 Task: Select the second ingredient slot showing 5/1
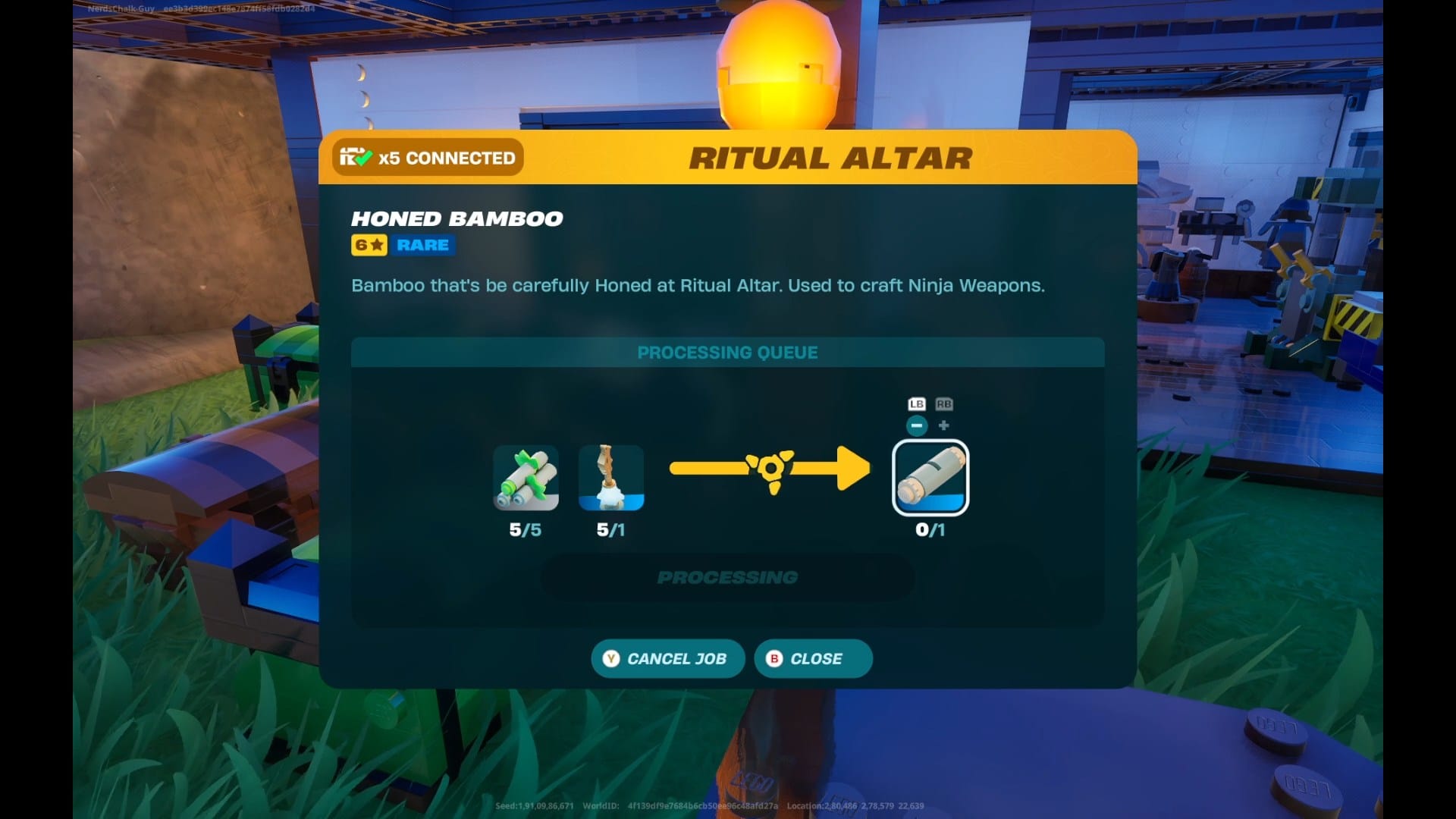click(x=611, y=478)
